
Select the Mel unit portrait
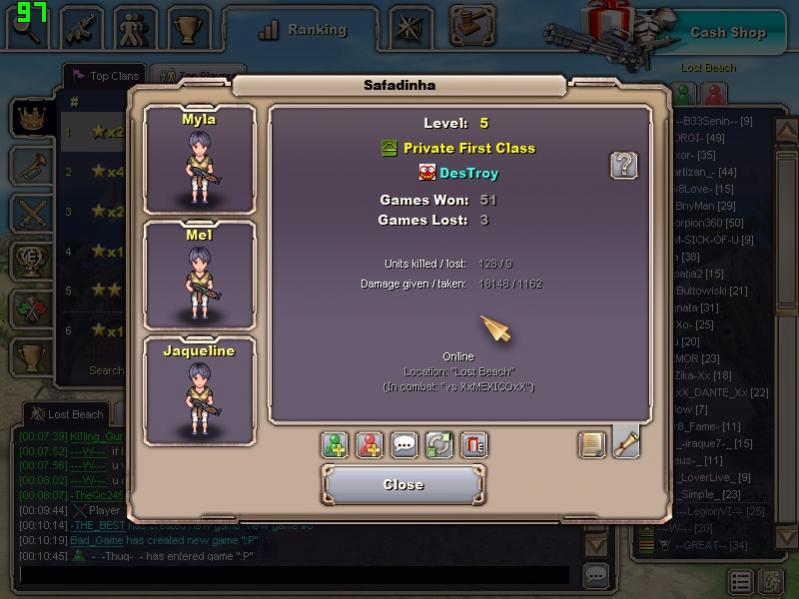[199, 274]
